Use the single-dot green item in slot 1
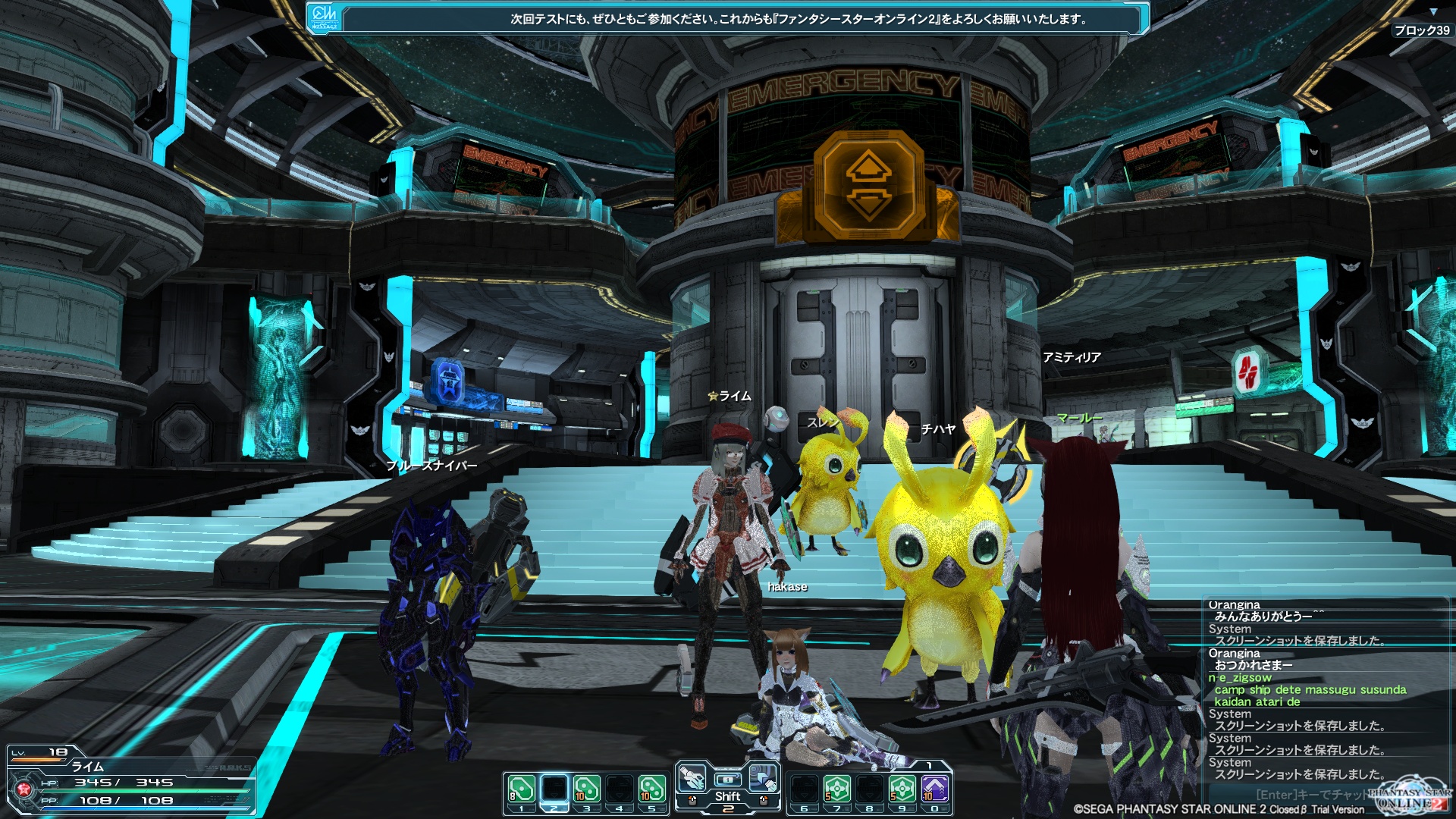The height and width of the screenshot is (819, 1456). (x=521, y=789)
